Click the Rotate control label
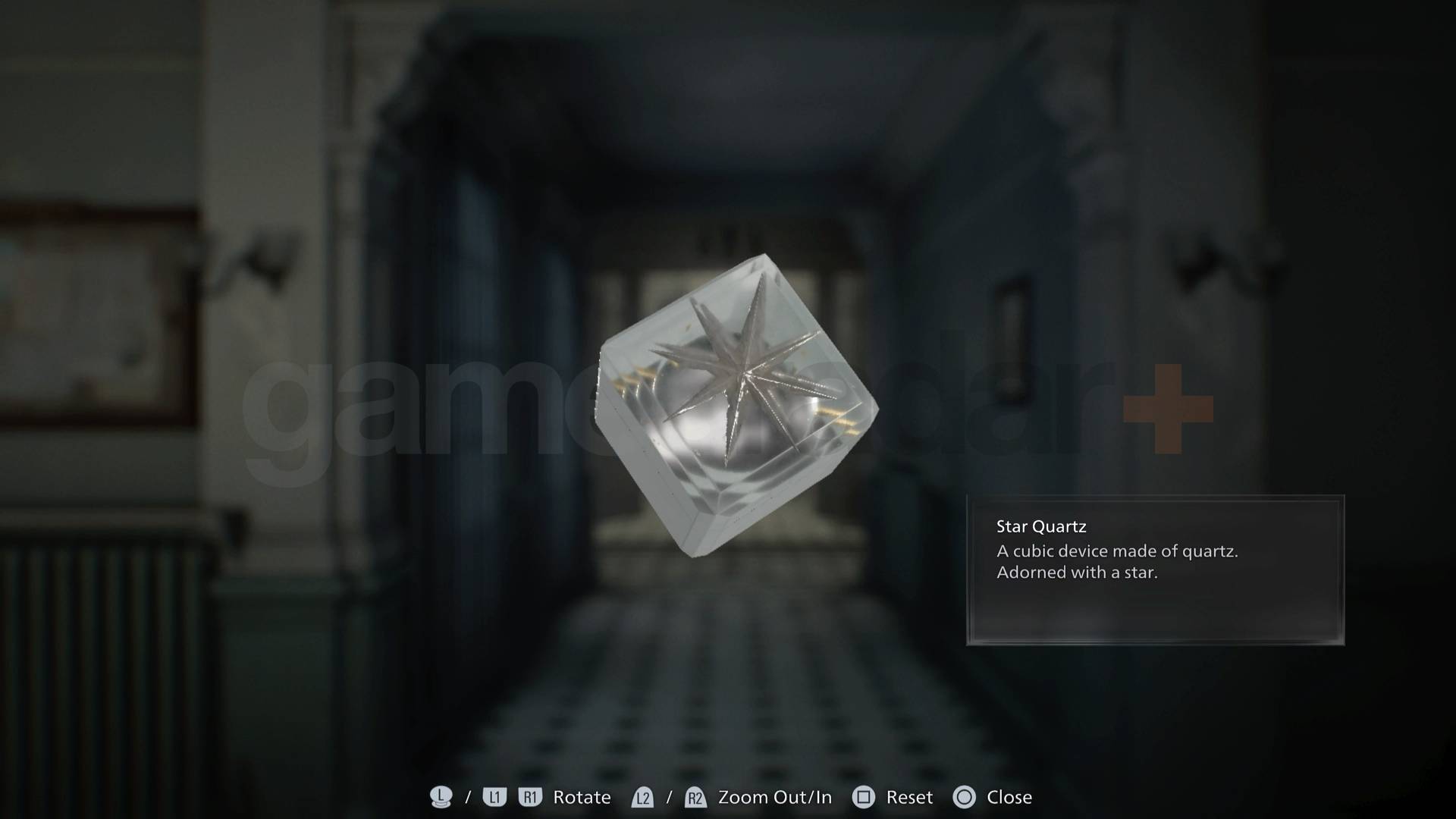Image resolution: width=1456 pixels, height=819 pixels. point(581,797)
